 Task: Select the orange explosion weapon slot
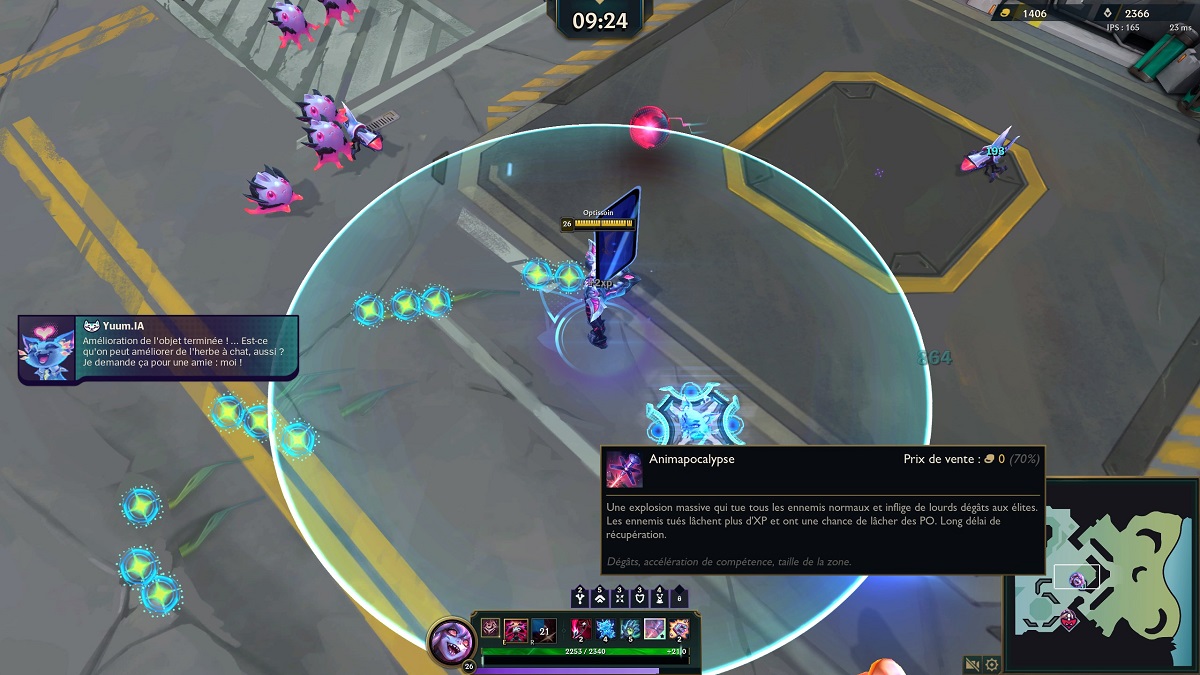(x=679, y=629)
